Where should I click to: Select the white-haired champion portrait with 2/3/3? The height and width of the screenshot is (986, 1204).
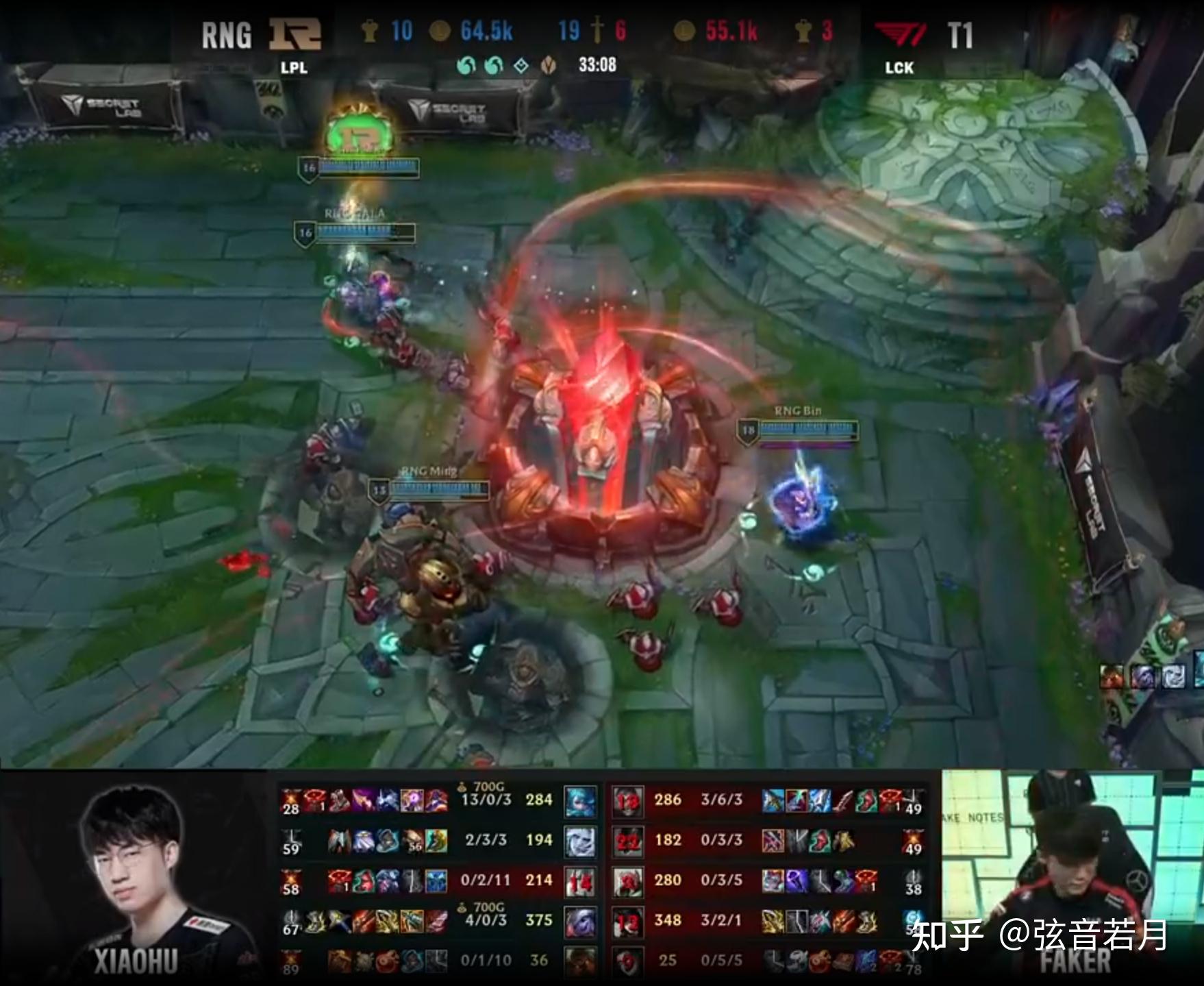tap(579, 841)
